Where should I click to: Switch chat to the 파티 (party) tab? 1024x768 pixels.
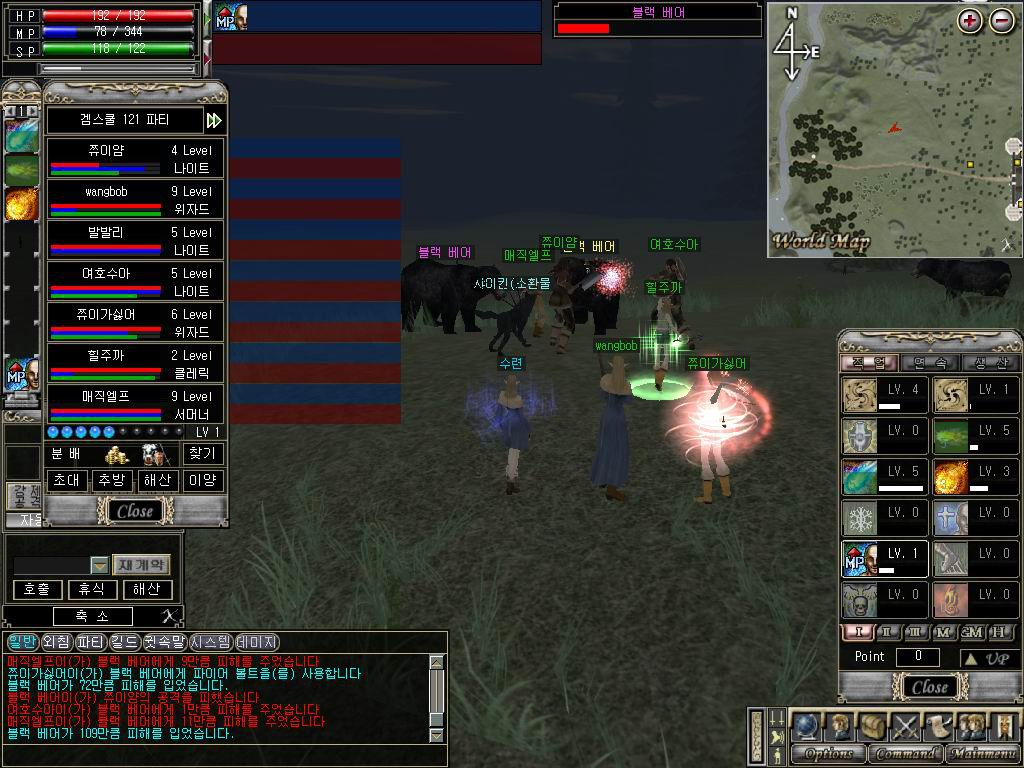click(91, 642)
